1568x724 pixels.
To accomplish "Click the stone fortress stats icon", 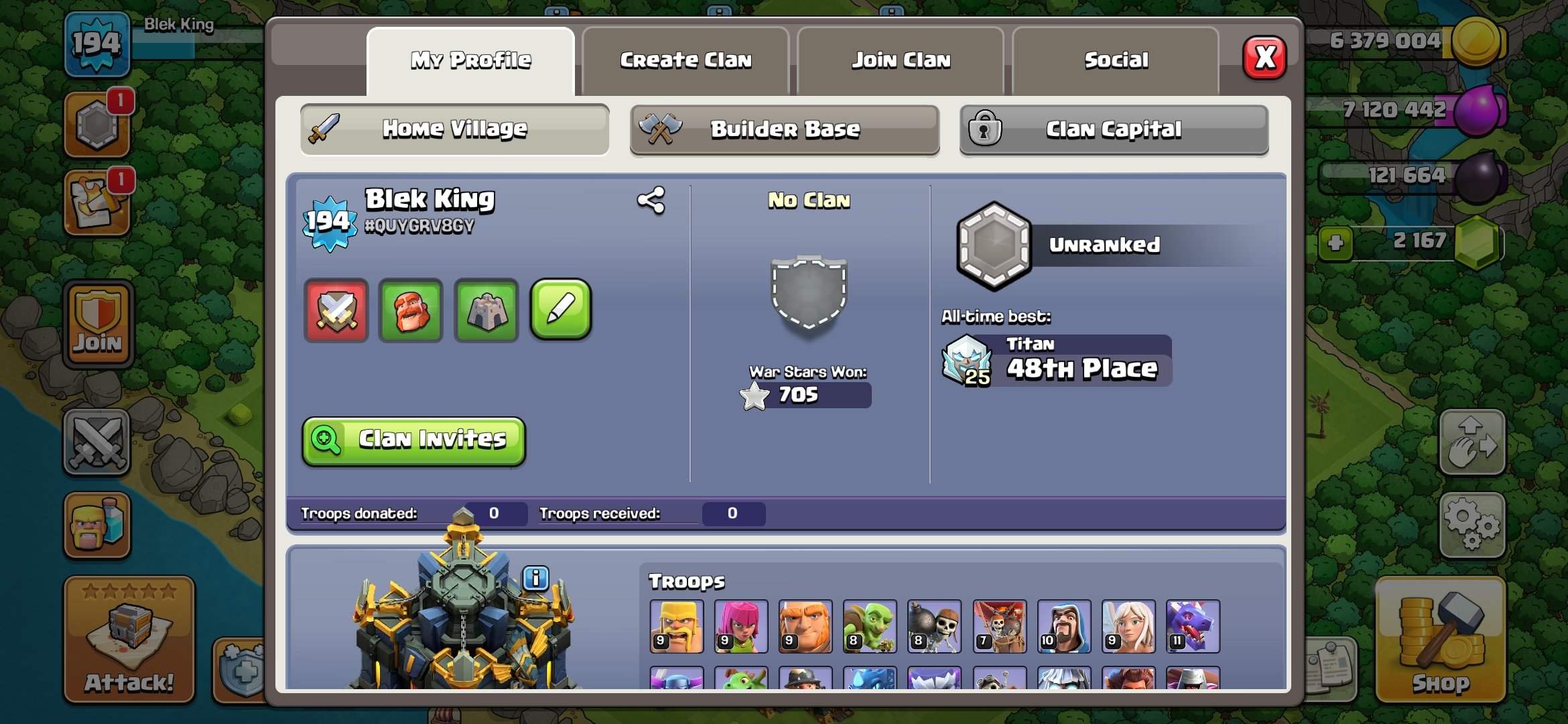I will pyautogui.click(x=486, y=309).
